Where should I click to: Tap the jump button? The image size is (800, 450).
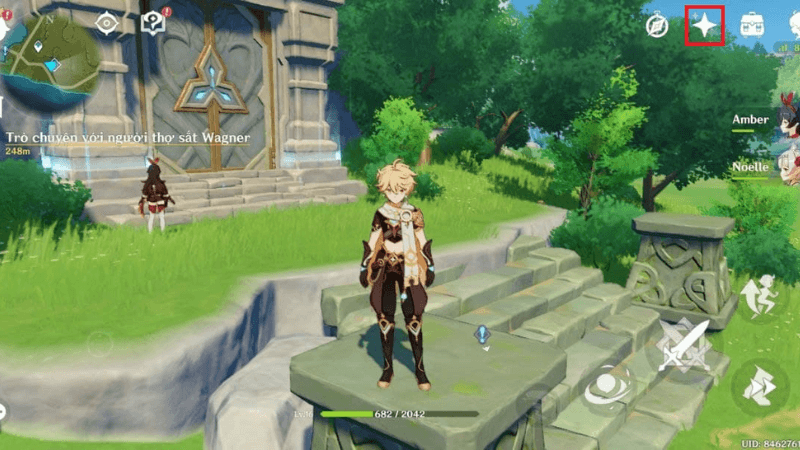[x=759, y=296]
